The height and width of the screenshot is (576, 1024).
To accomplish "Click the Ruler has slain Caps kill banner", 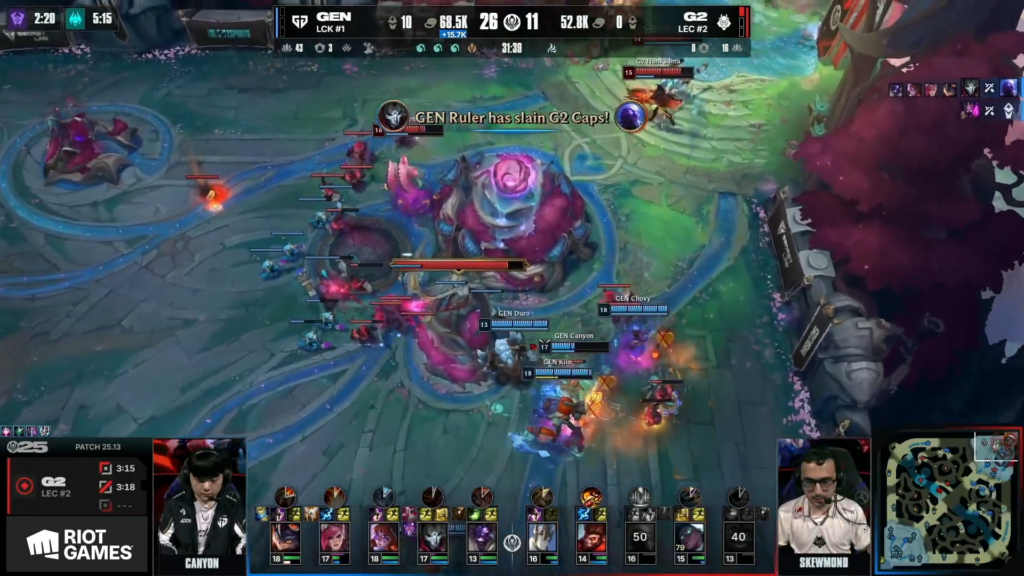I will (x=512, y=117).
